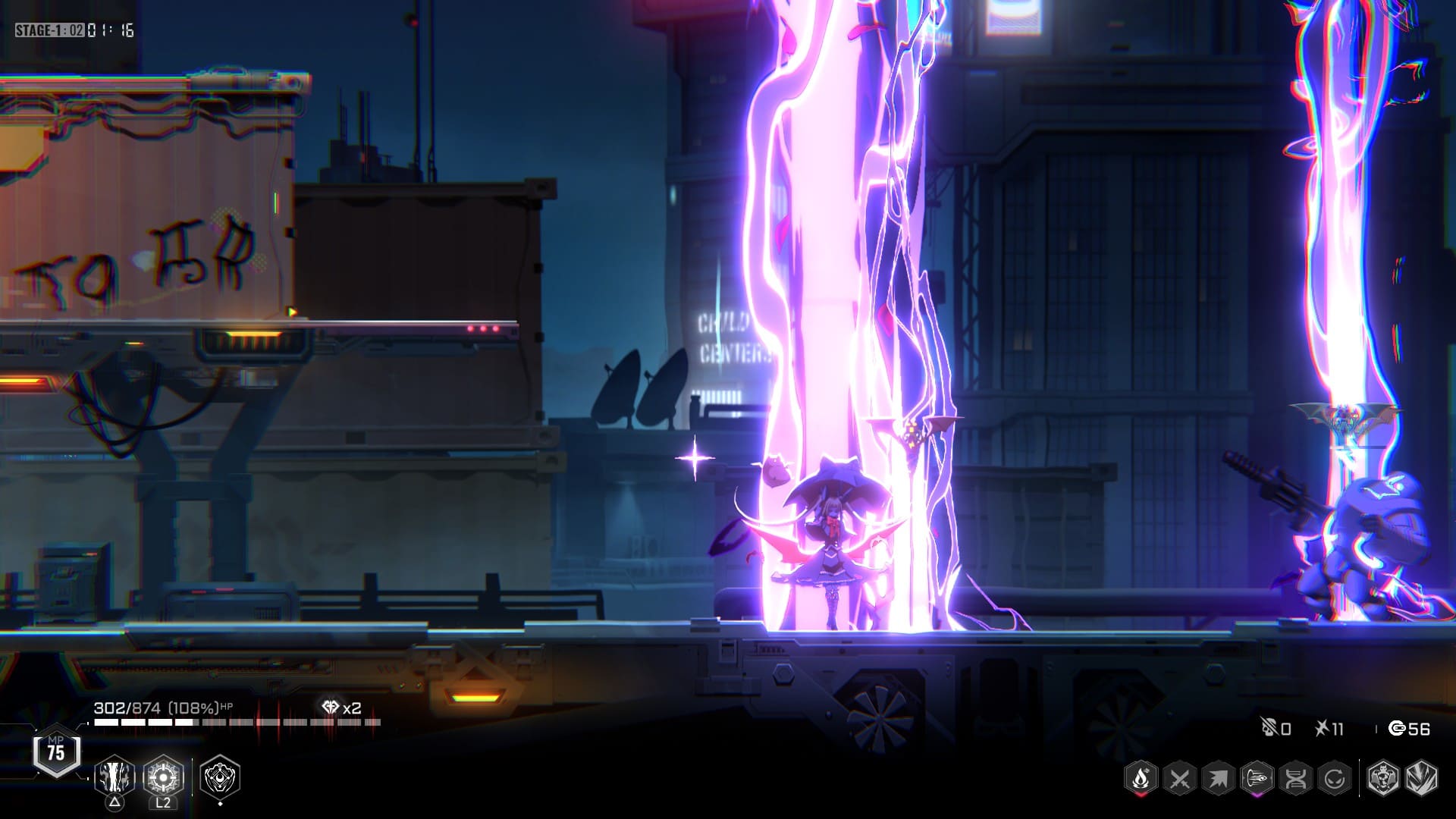
Task: Trigger the crosshair target skill icon
Action: coord(163,777)
